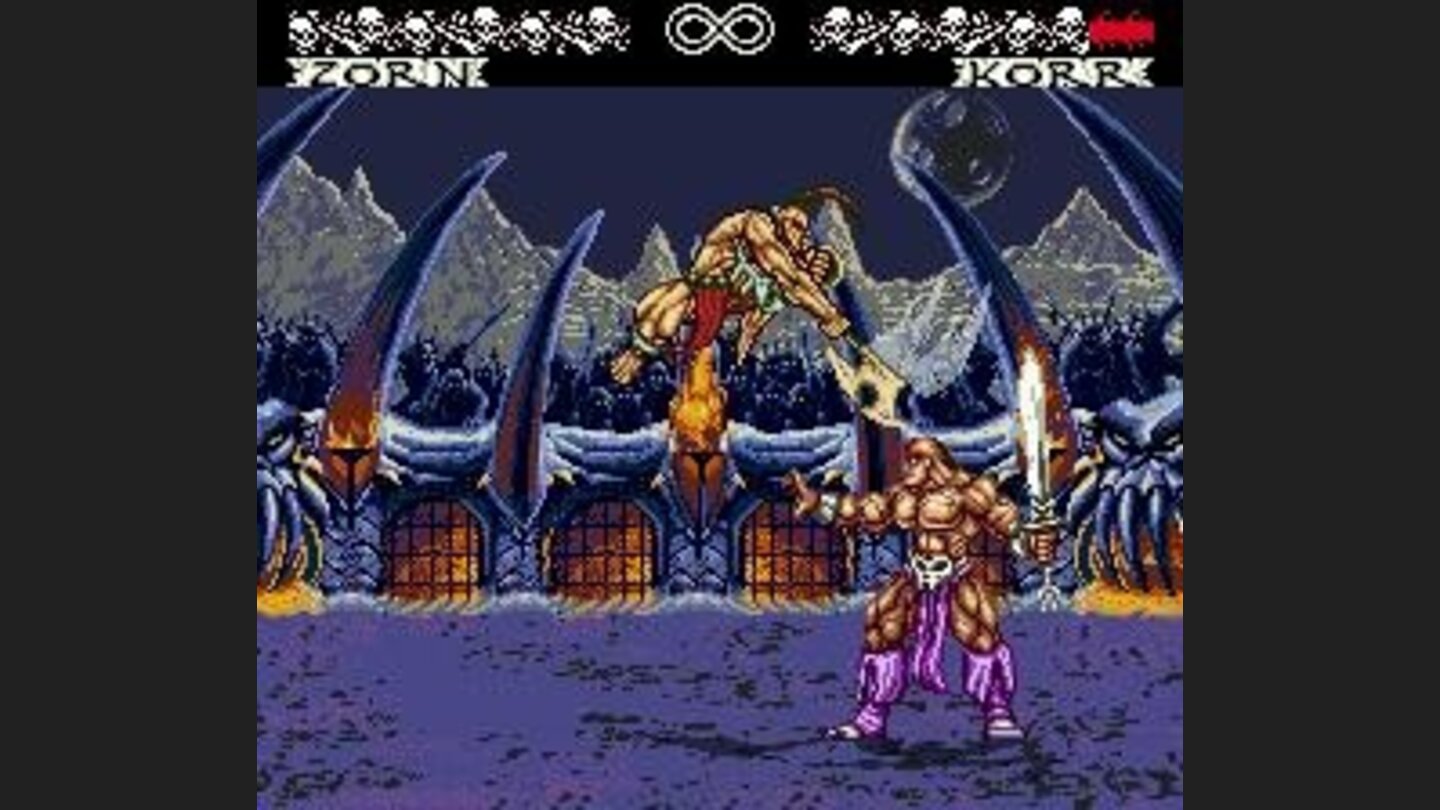This screenshot has height=810, width=1440.
Task: Click the first skull on Zorn's health meter
Action: click(x=300, y=30)
